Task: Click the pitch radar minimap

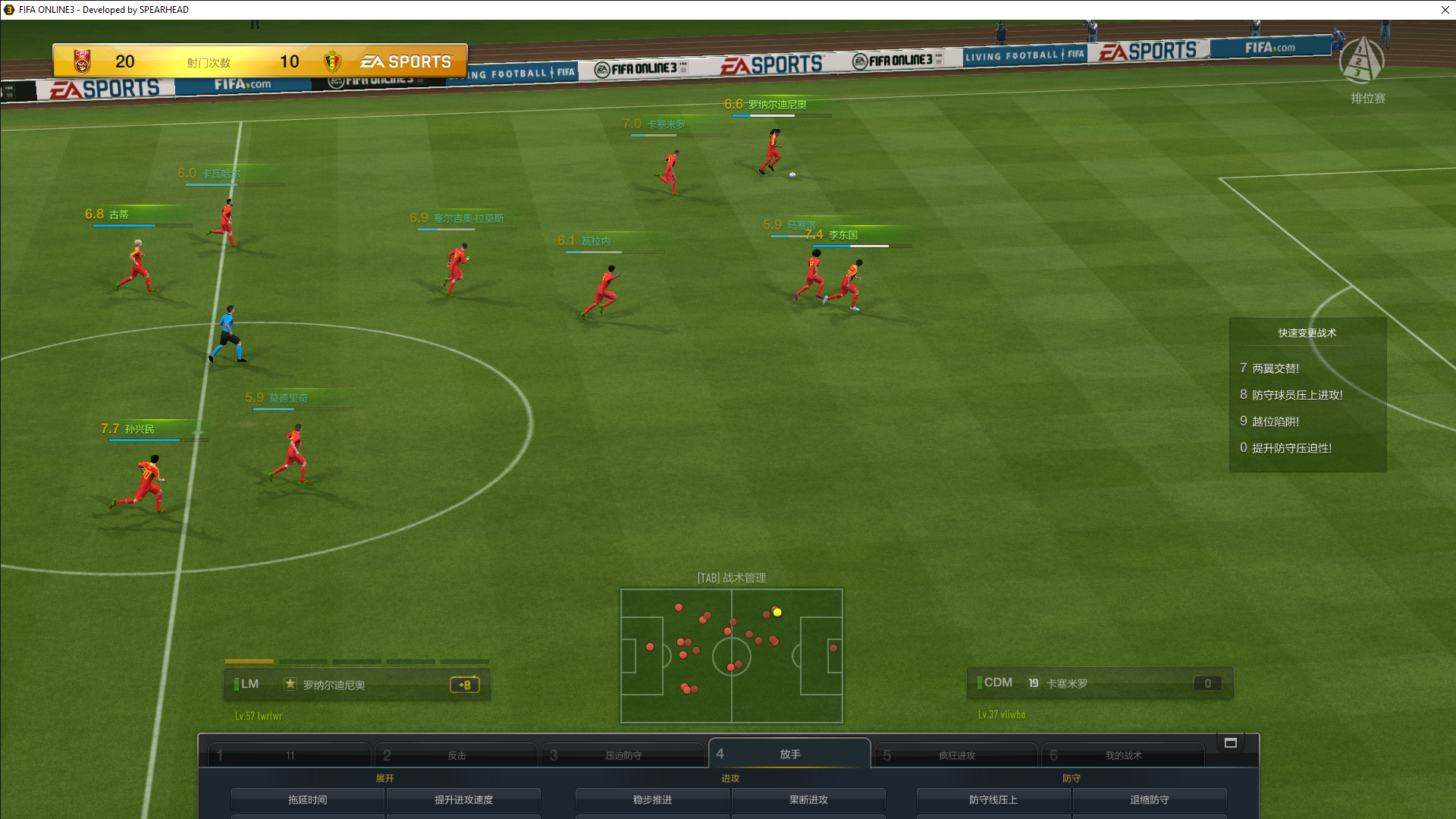Action: tap(732, 656)
